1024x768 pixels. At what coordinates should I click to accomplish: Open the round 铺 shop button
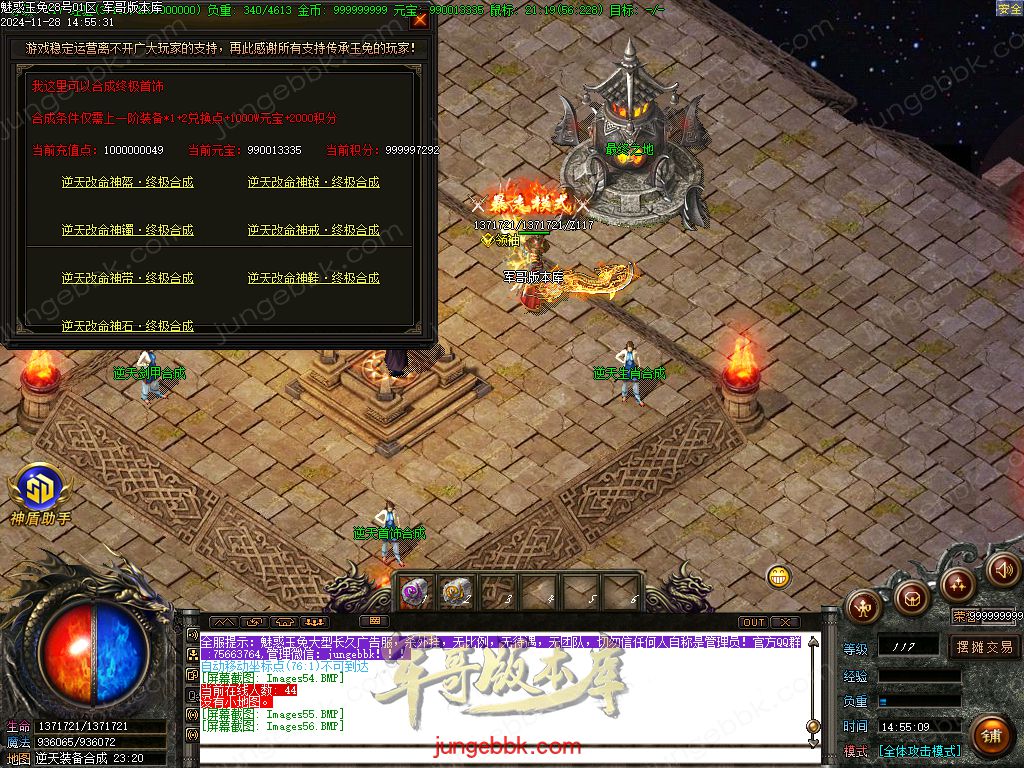pos(990,736)
